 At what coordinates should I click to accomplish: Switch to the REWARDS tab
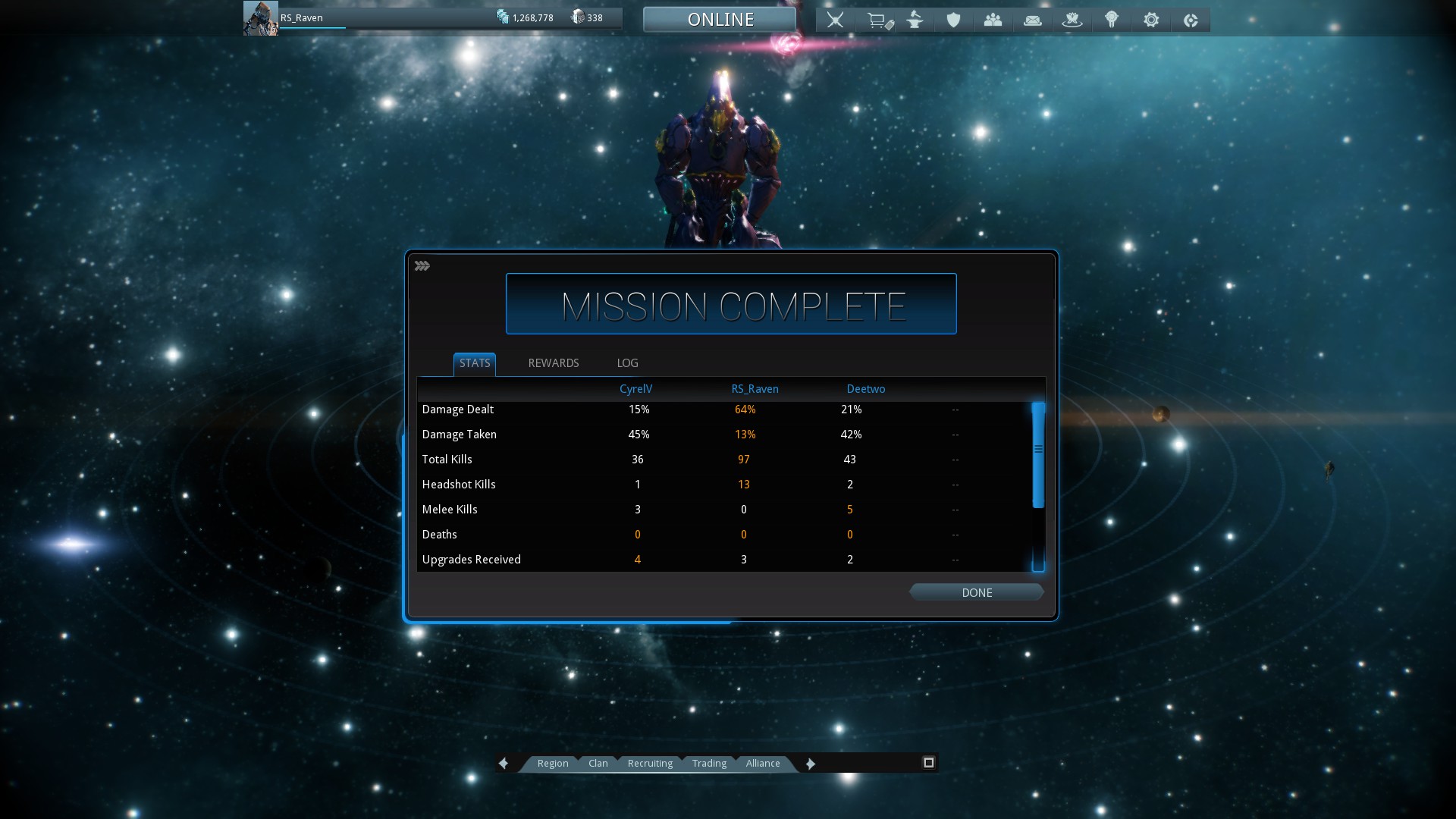point(553,363)
